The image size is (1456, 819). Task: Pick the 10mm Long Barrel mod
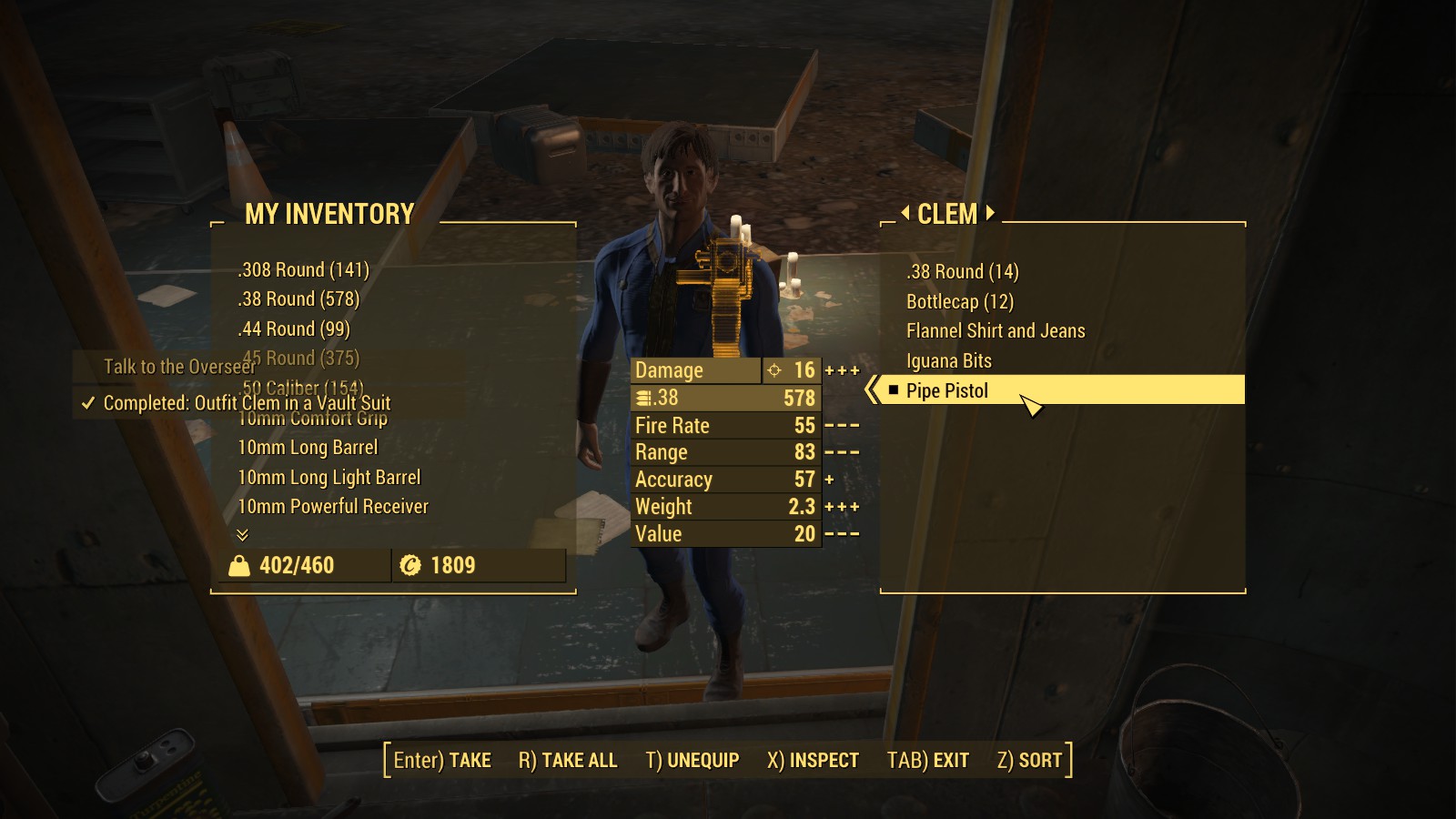(308, 448)
